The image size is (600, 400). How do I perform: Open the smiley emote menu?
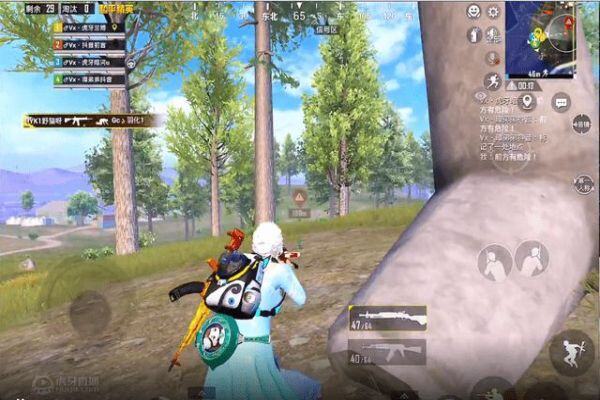473,12
